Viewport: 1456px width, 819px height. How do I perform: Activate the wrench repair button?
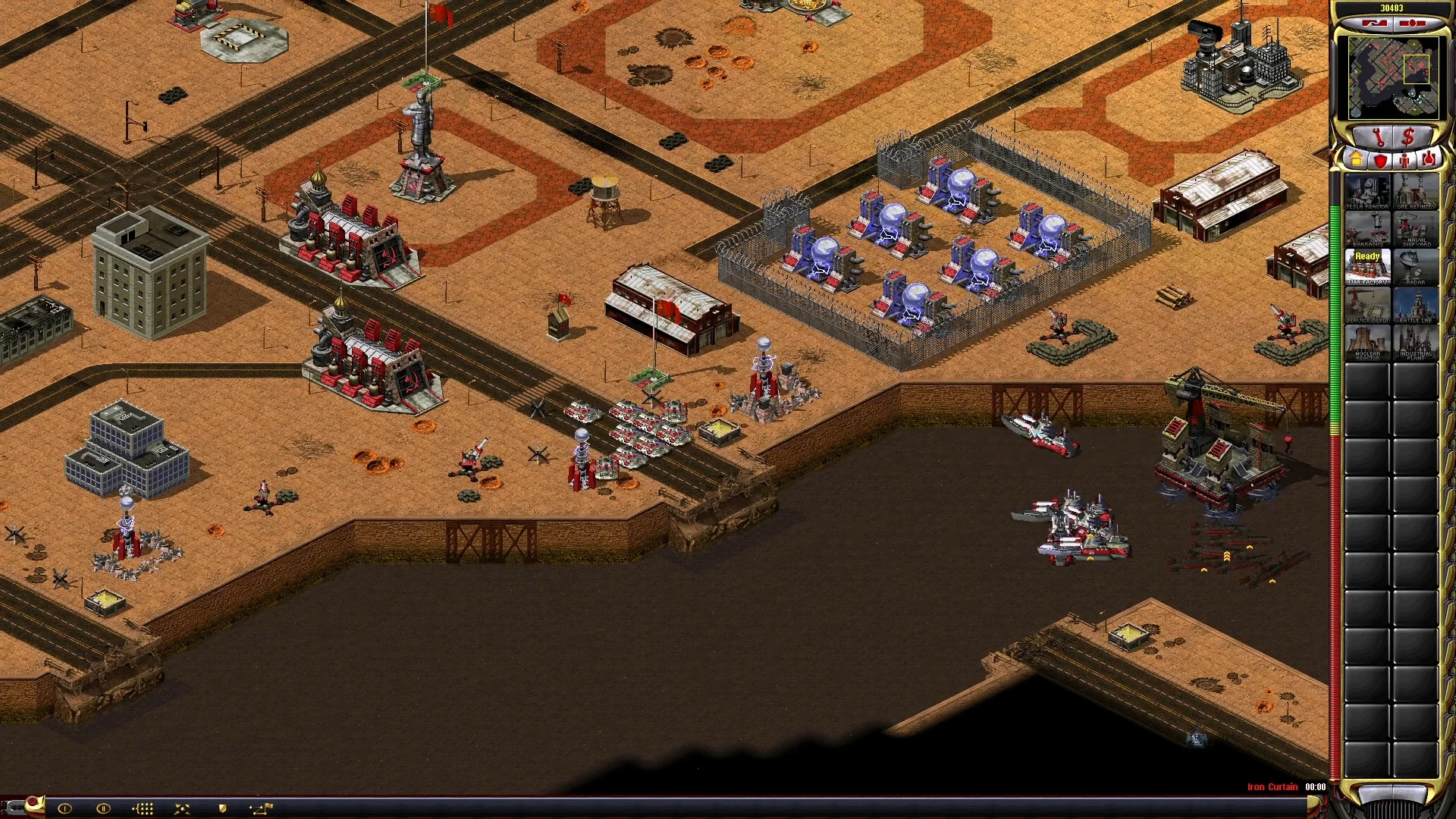point(1378,138)
